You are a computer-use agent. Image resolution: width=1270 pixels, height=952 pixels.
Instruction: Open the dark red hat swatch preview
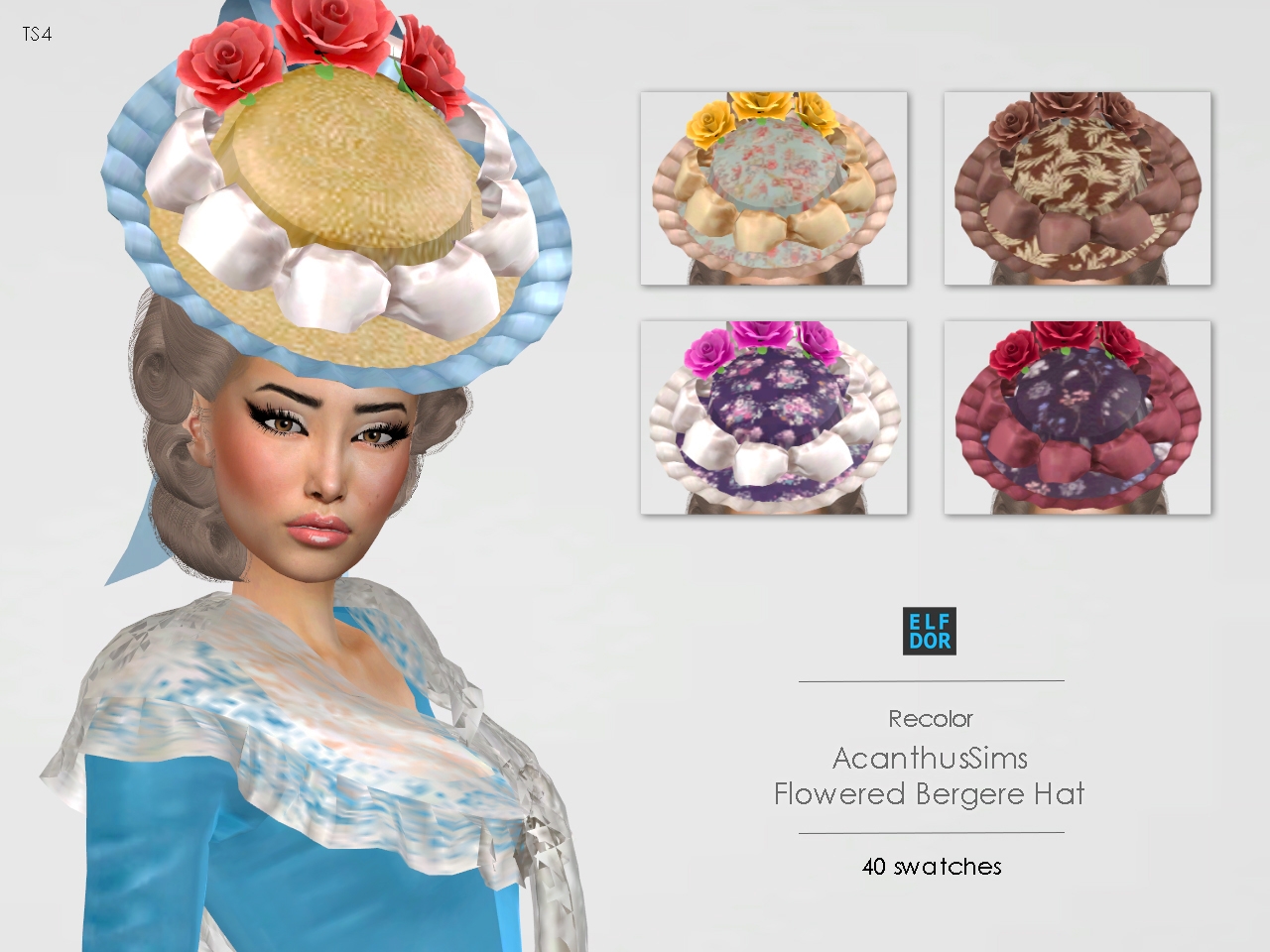[x=1077, y=416]
